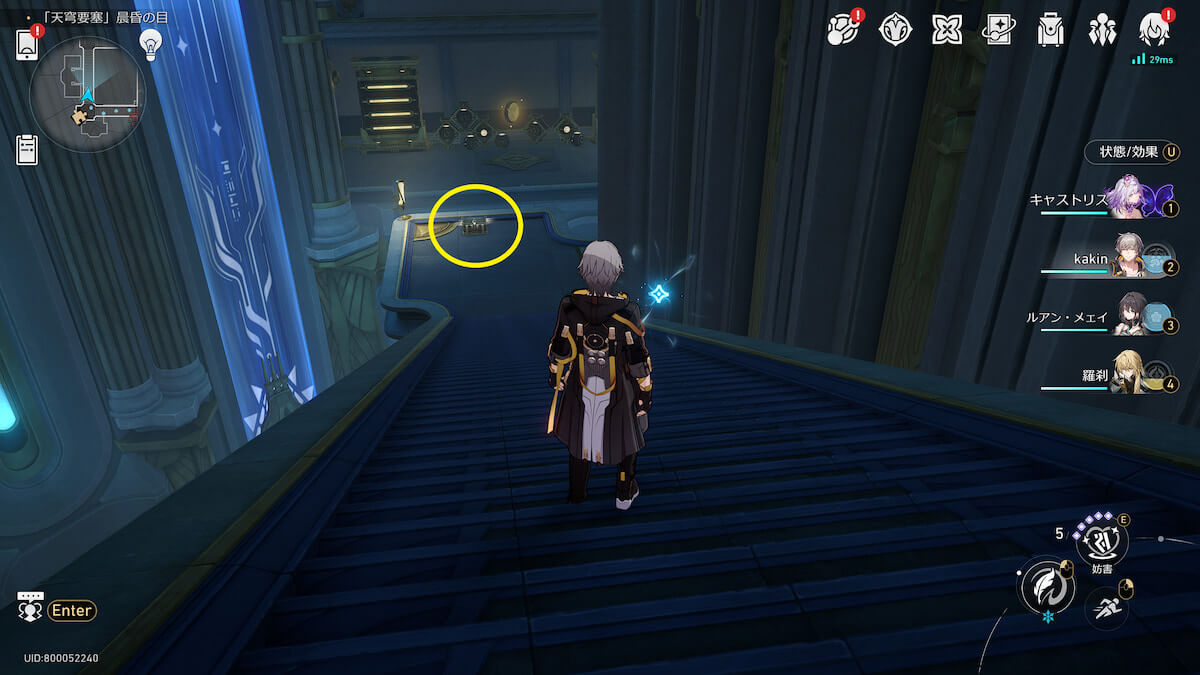This screenshot has height=675, width=1200.
Task: Open the team setup icon
Action: point(1102,30)
